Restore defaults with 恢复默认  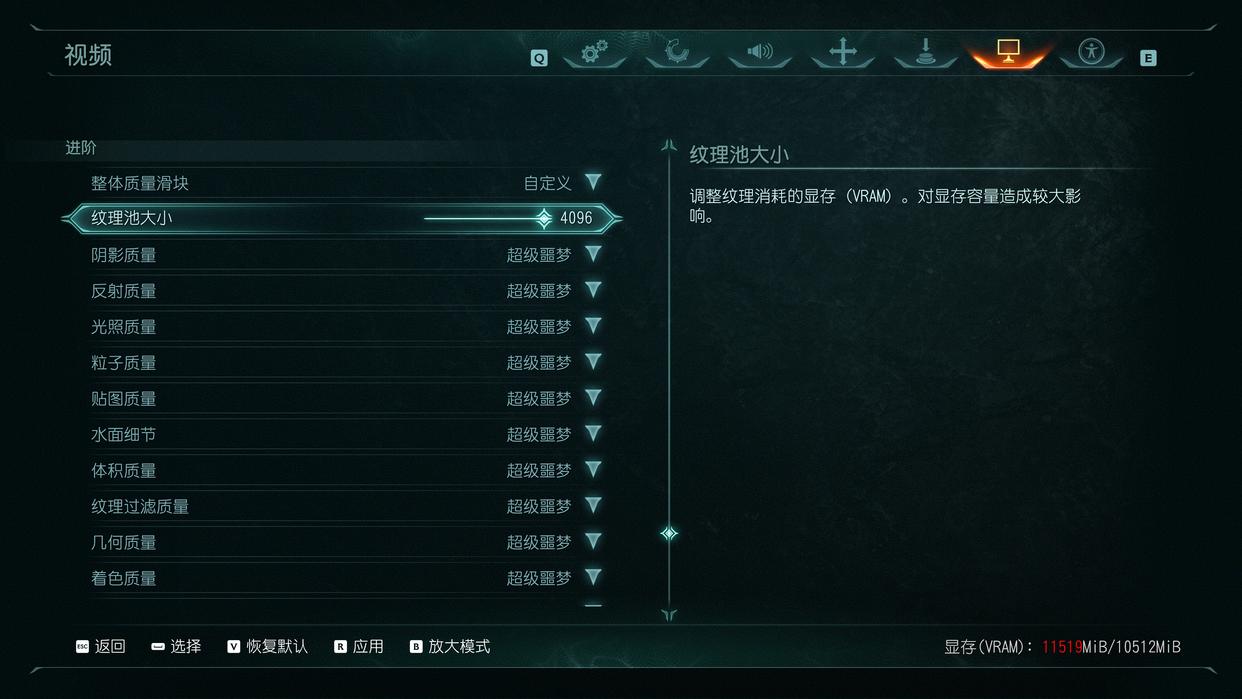tap(268, 647)
